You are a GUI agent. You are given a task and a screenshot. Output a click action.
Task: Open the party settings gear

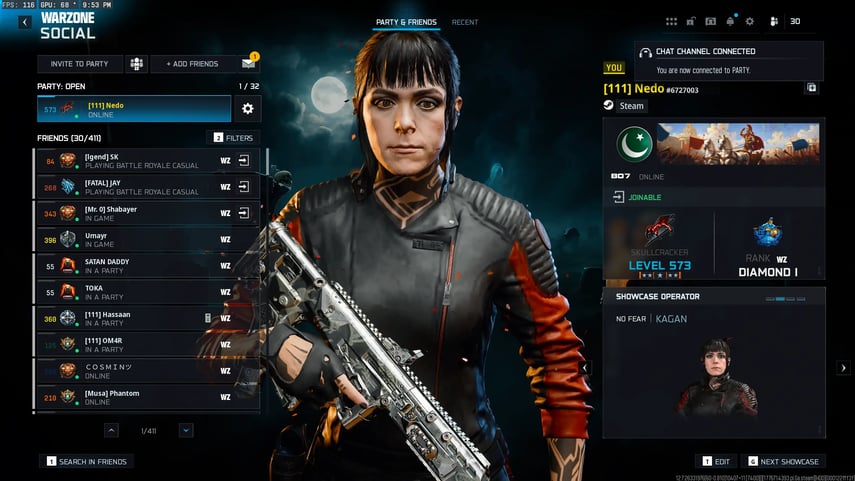(x=247, y=108)
